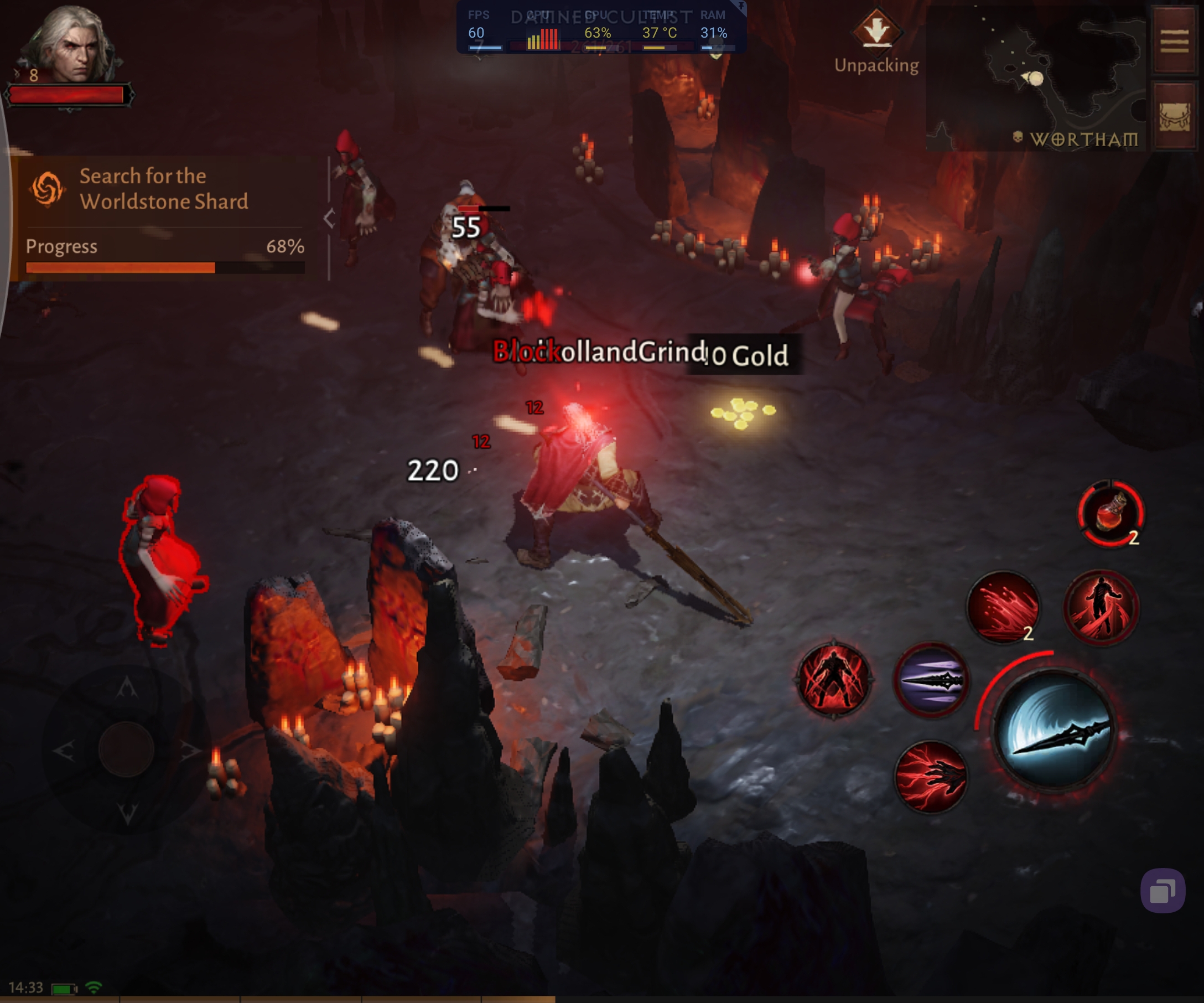Screen dimensions: 1204x1003
Task: Cast the red blood splash skill
Action: click(x=1003, y=606)
